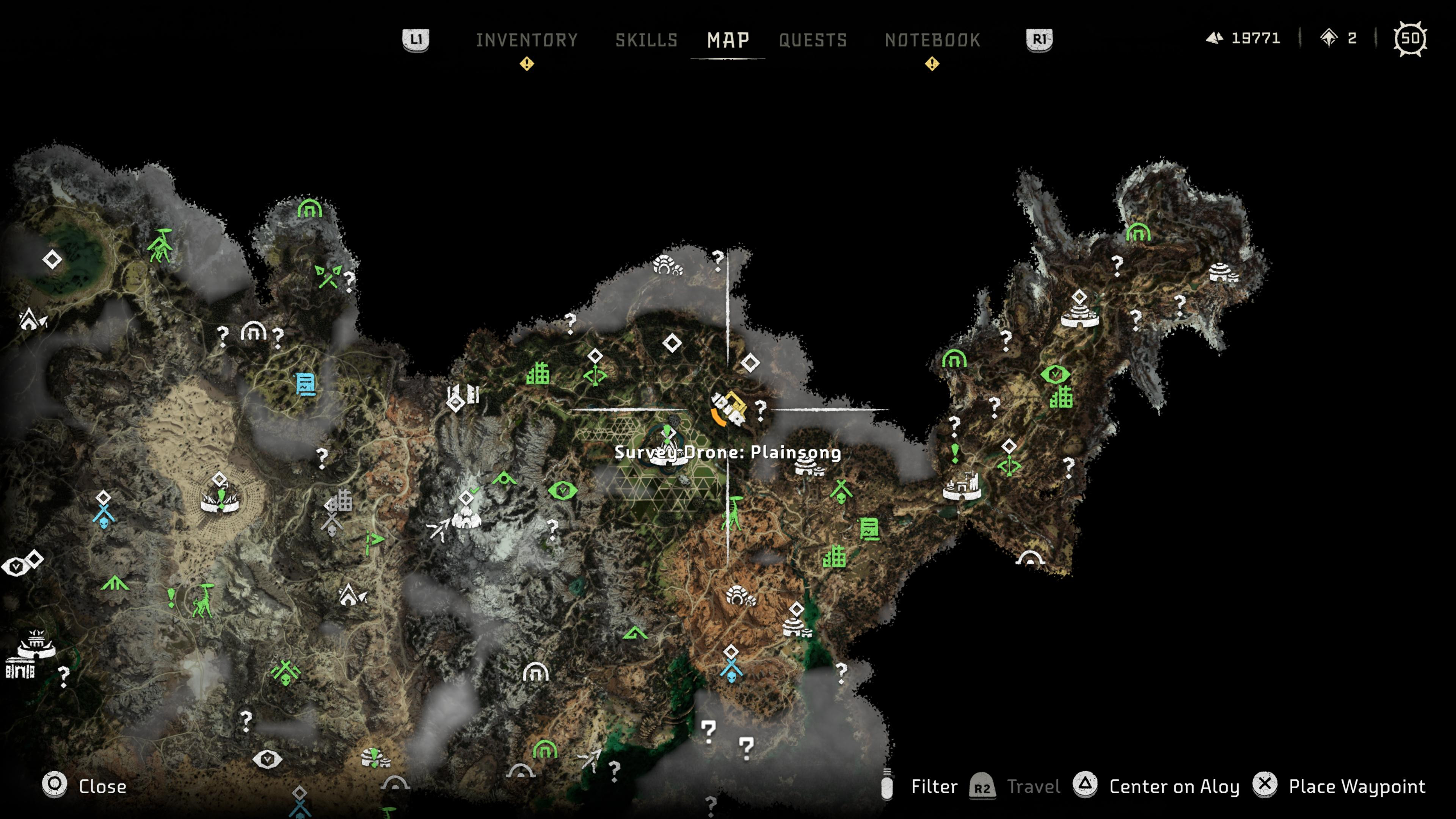The image size is (1456, 819).
Task: Open the Skills tab
Action: (x=646, y=40)
